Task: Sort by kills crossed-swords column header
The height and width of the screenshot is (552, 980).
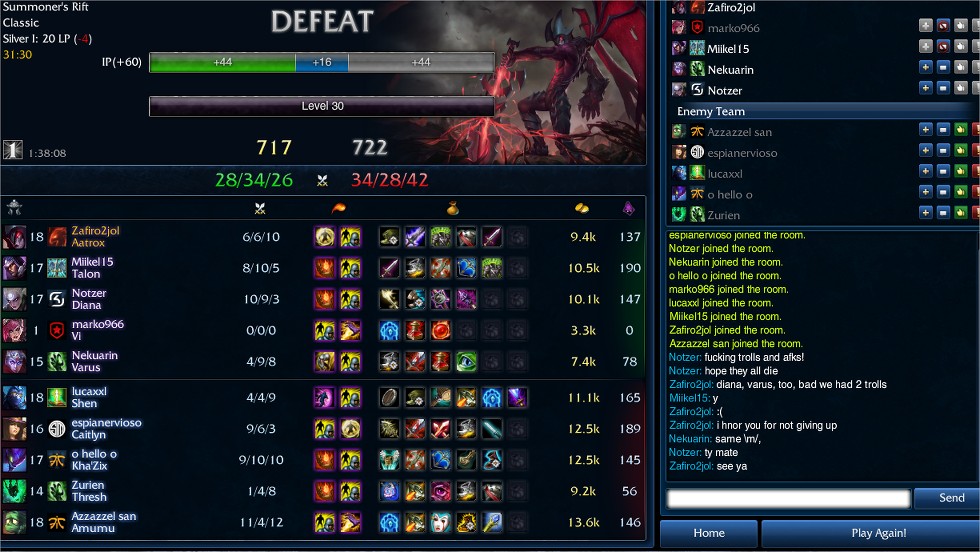Action: 260,208
